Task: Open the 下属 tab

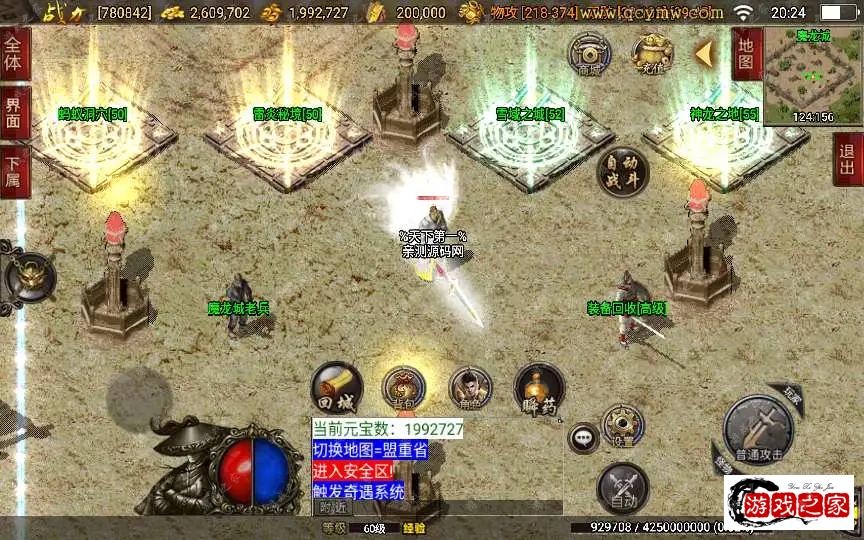Action: 14,171
